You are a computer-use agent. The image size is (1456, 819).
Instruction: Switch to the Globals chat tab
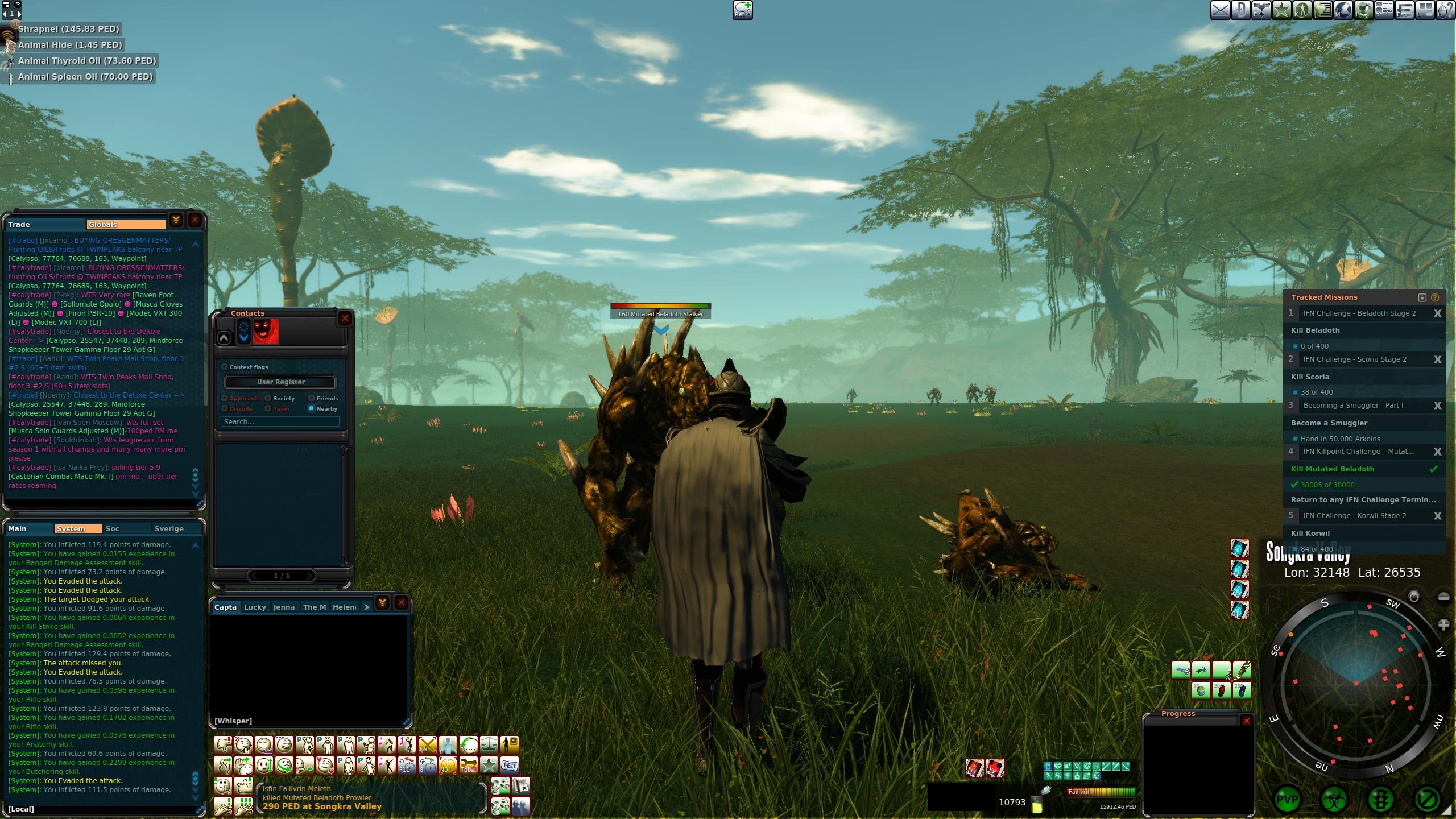126,225
